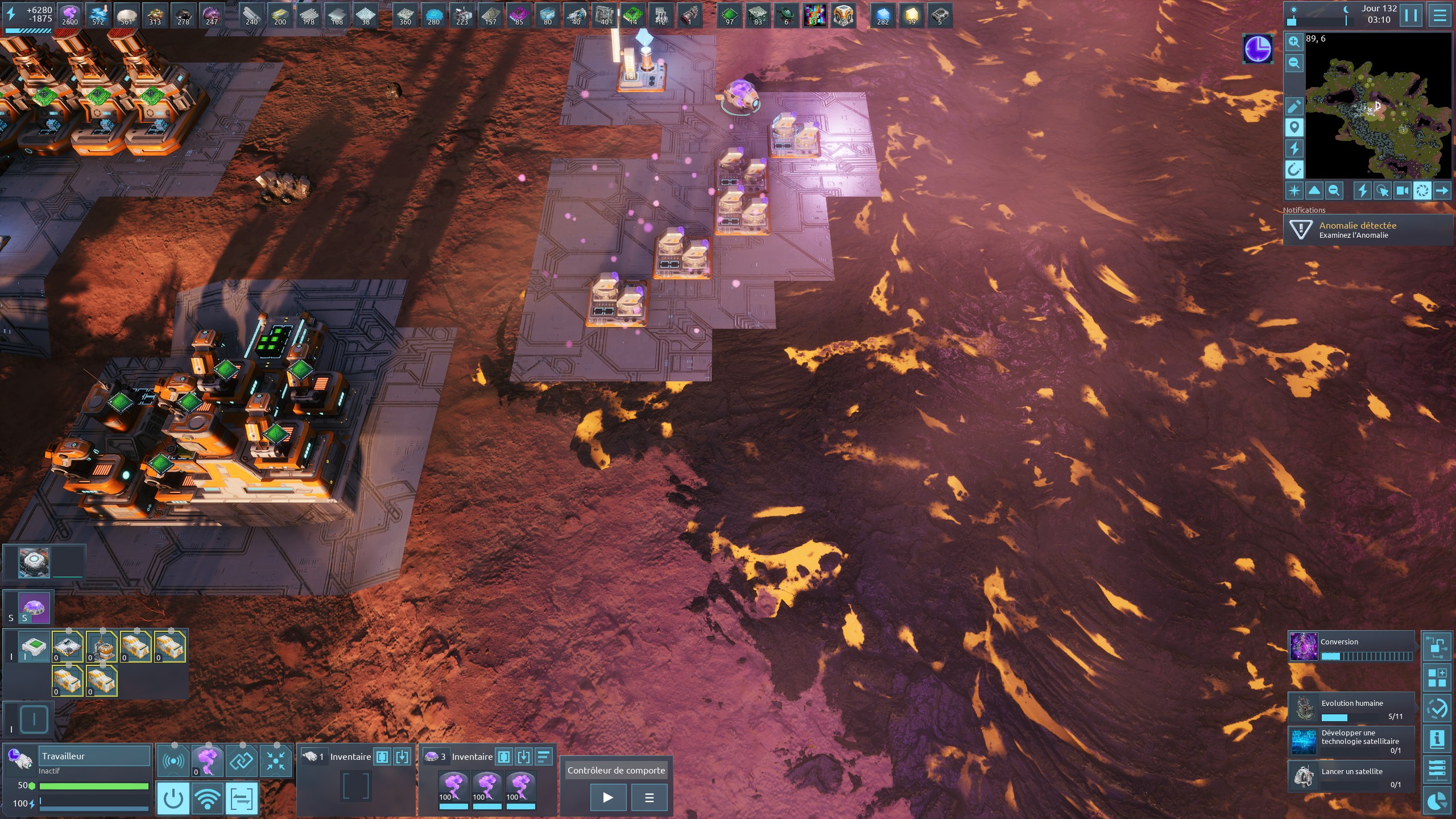Open the Conversion research entry

[x=1351, y=647]
